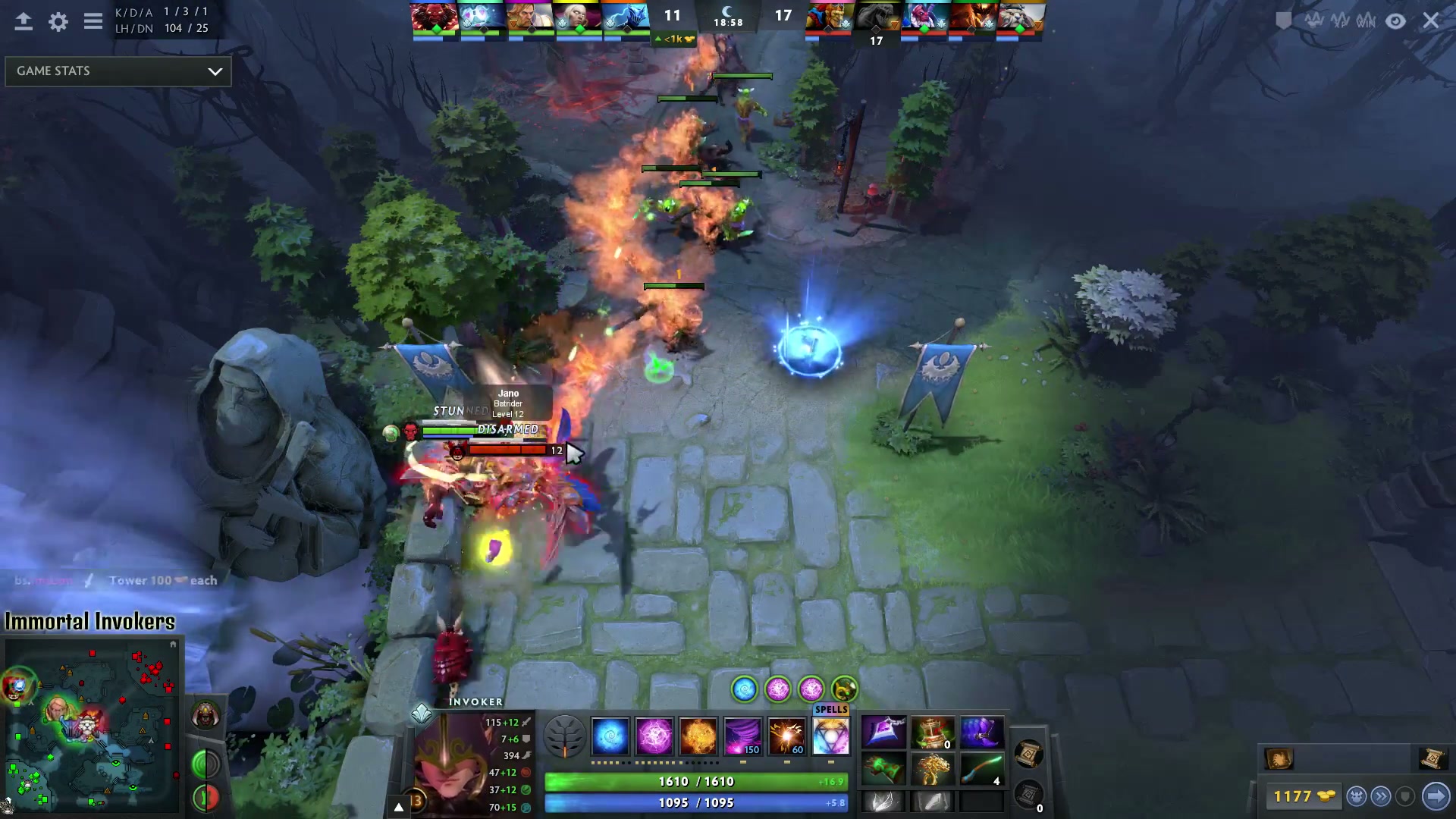Toggle the XP graph overlay

point(1340,20)
